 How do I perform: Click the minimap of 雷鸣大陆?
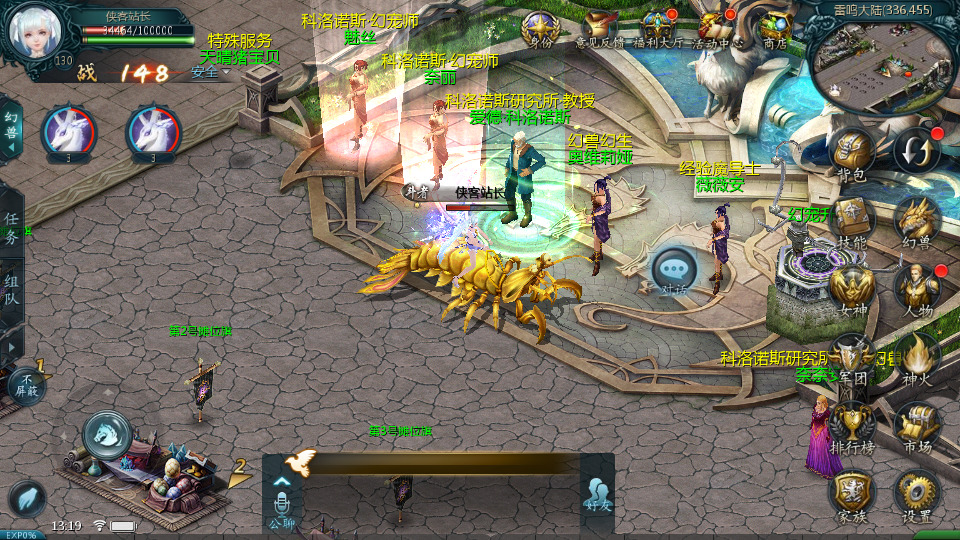pyautogui.click(x=879, y=60)
